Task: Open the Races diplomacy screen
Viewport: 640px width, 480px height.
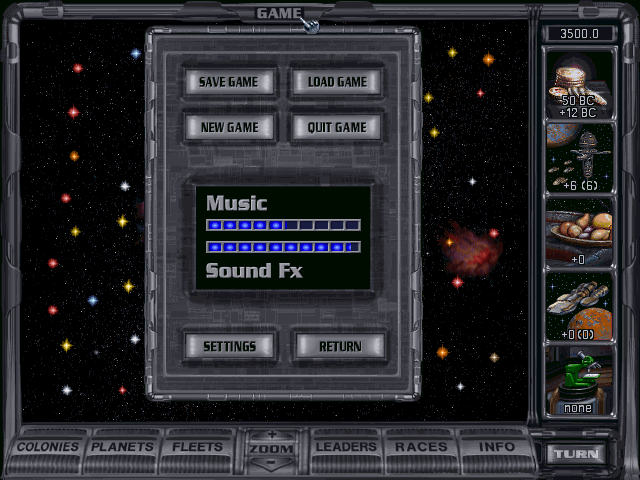Action: pos(421,447)
